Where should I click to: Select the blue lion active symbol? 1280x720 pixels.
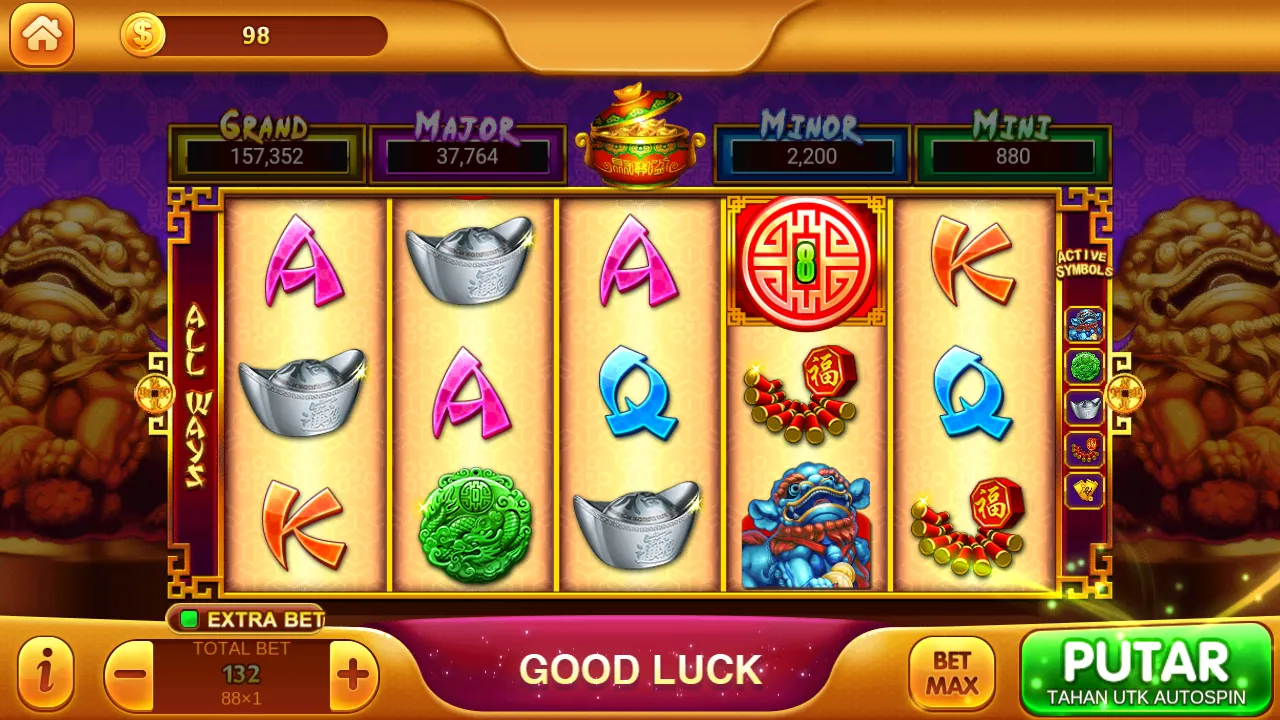[1085, 325]
